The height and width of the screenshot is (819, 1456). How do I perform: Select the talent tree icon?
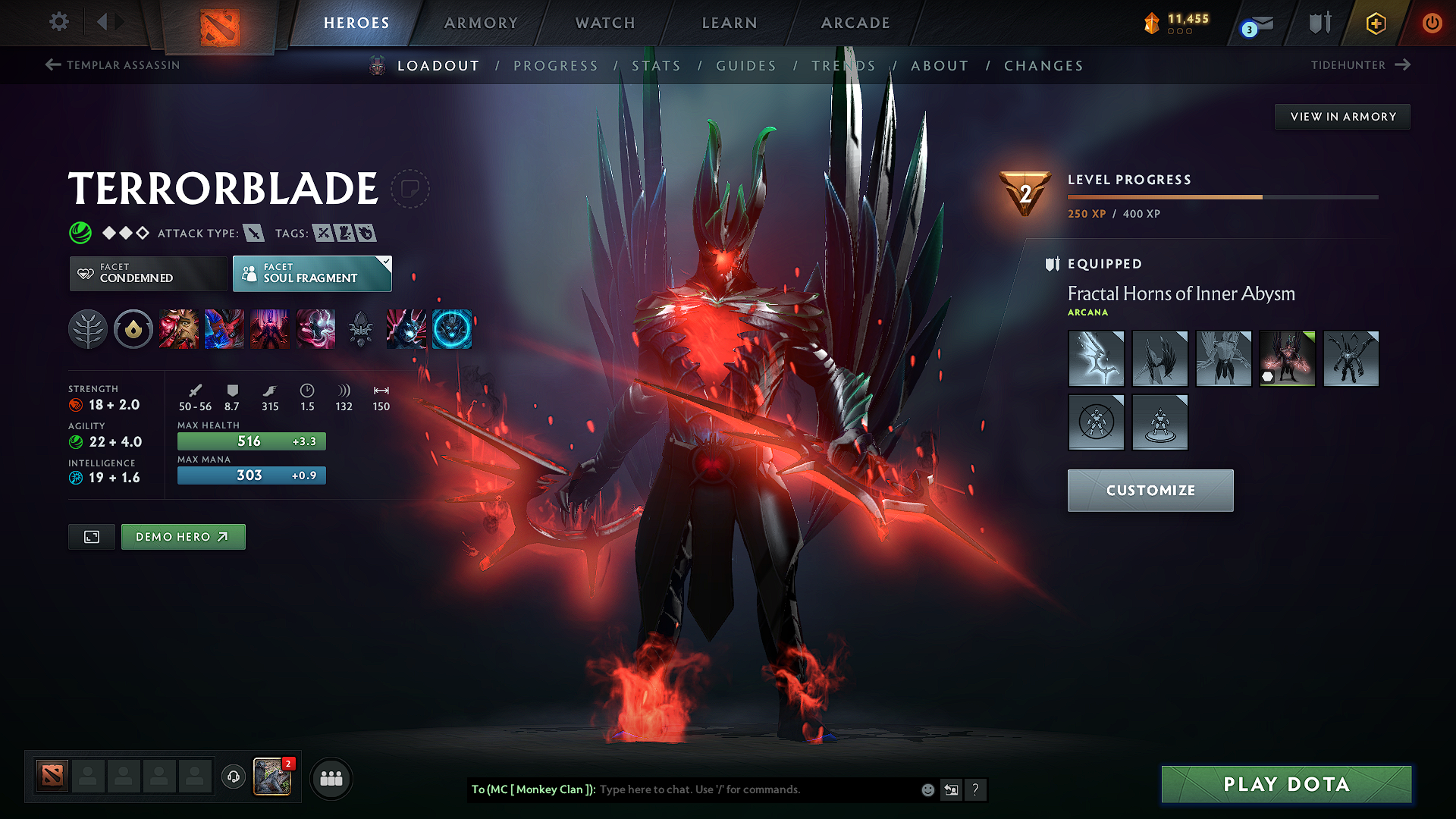(x=88, y=329)
